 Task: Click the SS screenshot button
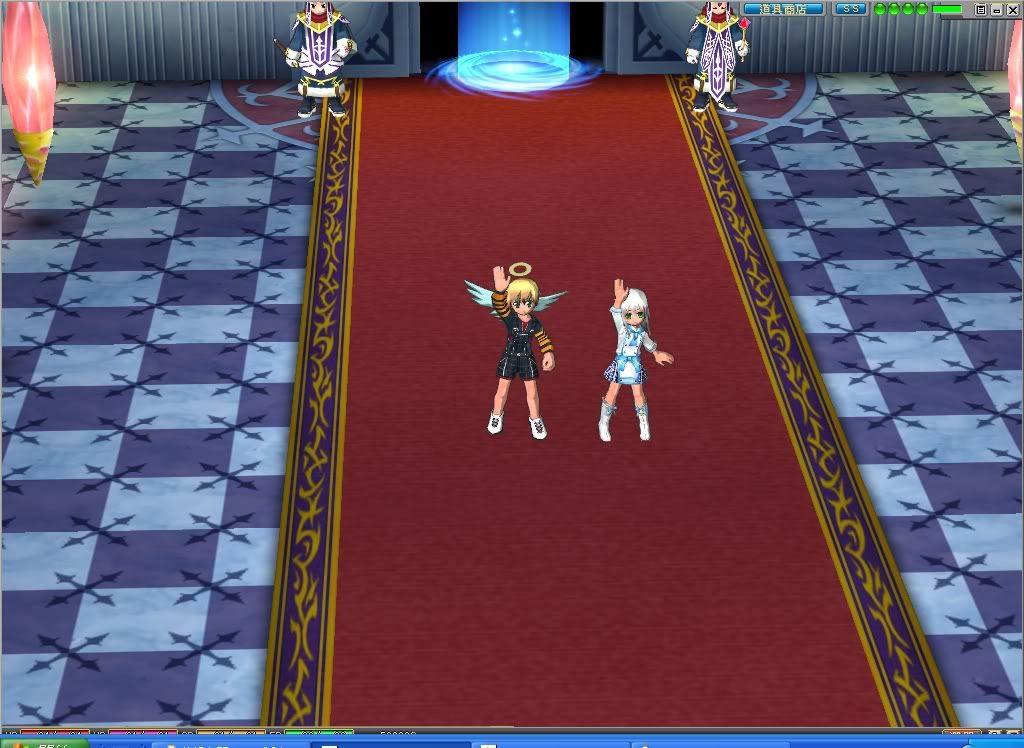(x=851, y=9)
